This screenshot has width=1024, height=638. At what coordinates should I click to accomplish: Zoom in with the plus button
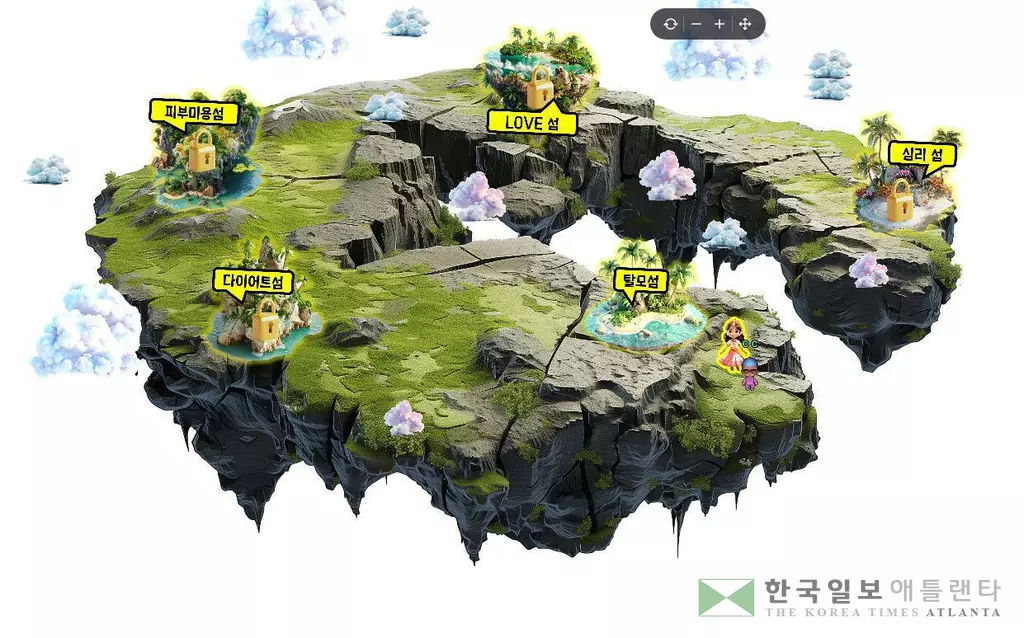click(x=720, y=24)
